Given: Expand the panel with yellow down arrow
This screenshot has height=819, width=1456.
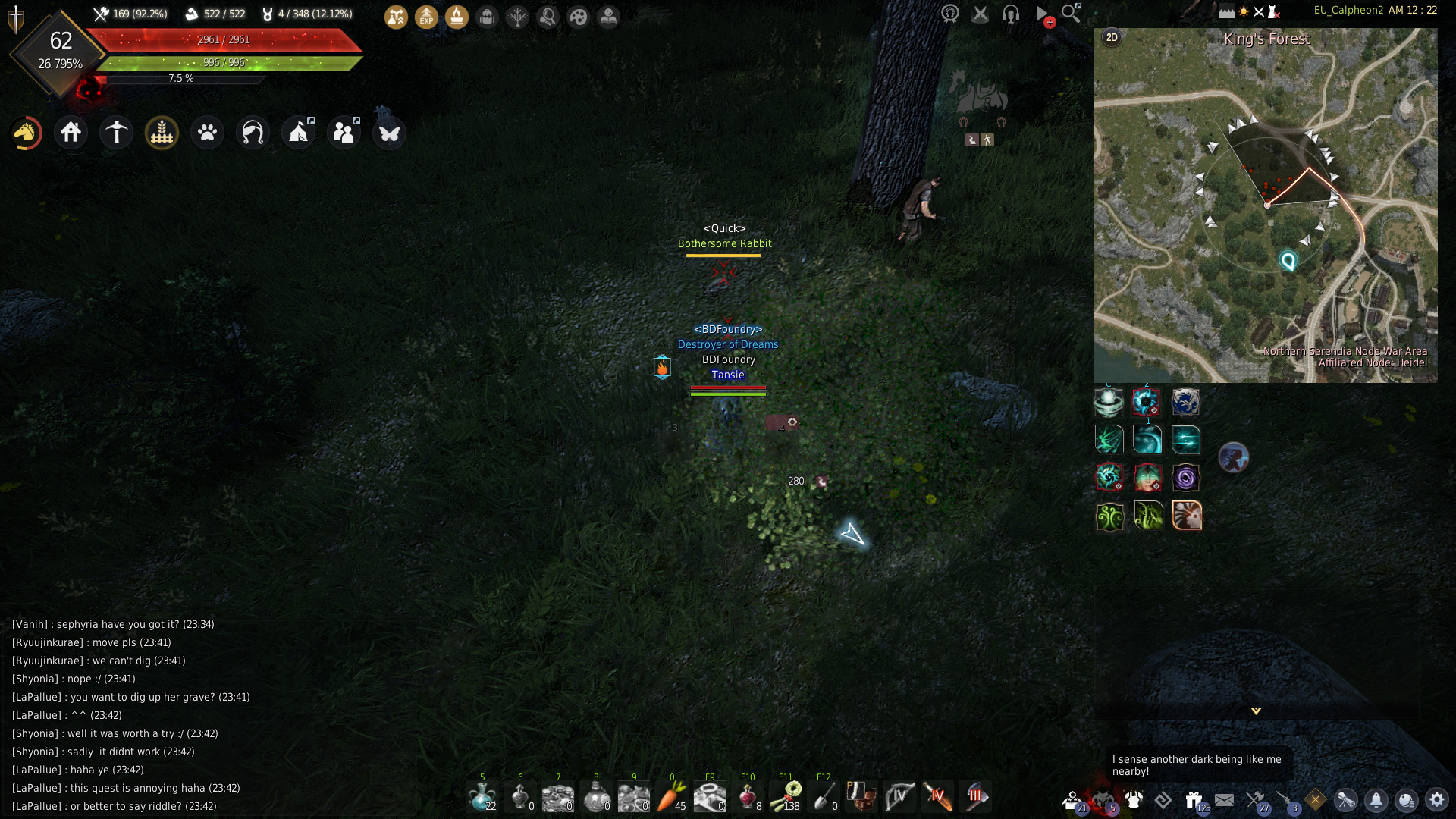Looking at the screenshot, I should [1256, 711].
